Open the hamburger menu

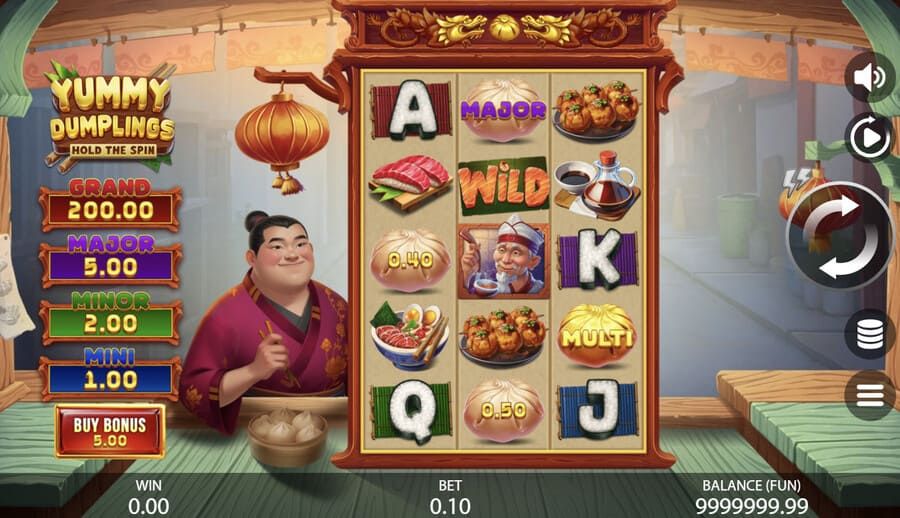pos(868,395)
